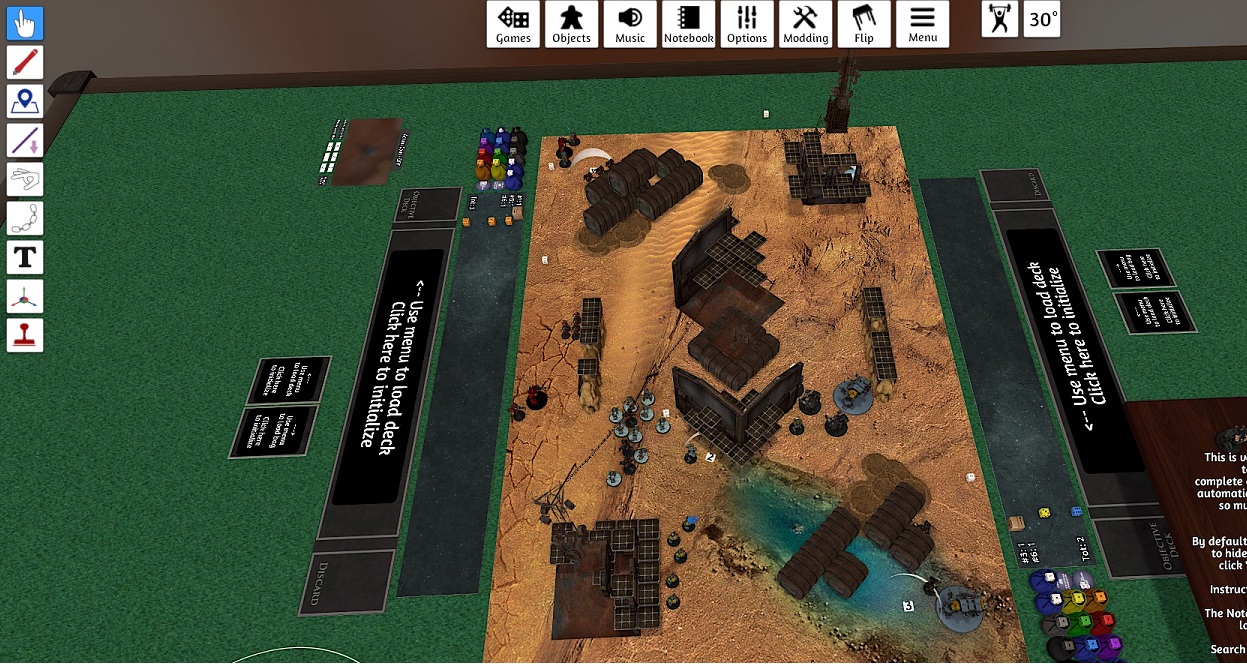
Task: Activate the text T tool
Action: [x=25, y=257]
